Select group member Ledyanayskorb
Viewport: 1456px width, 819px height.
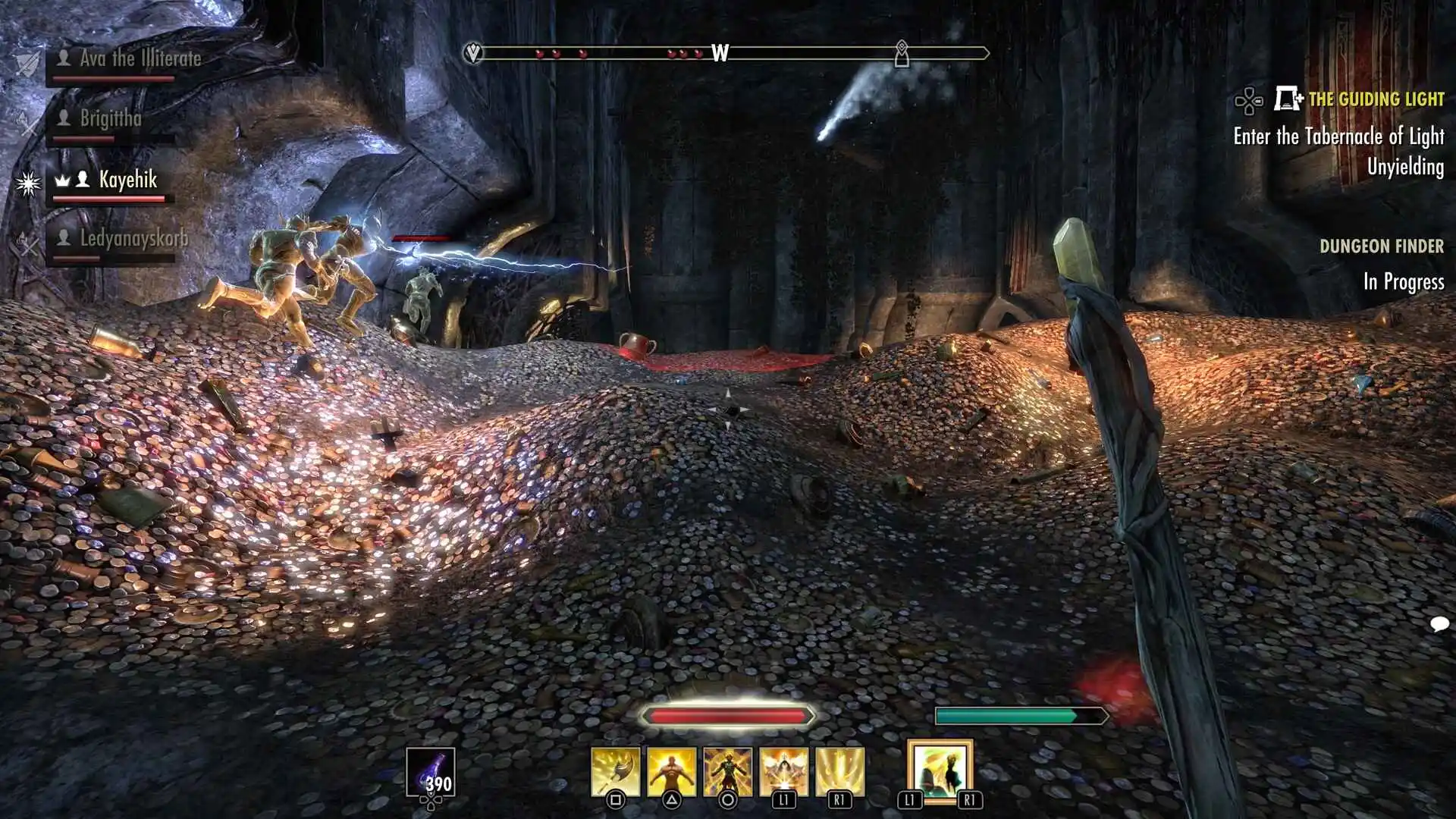[x=133, y=239]
